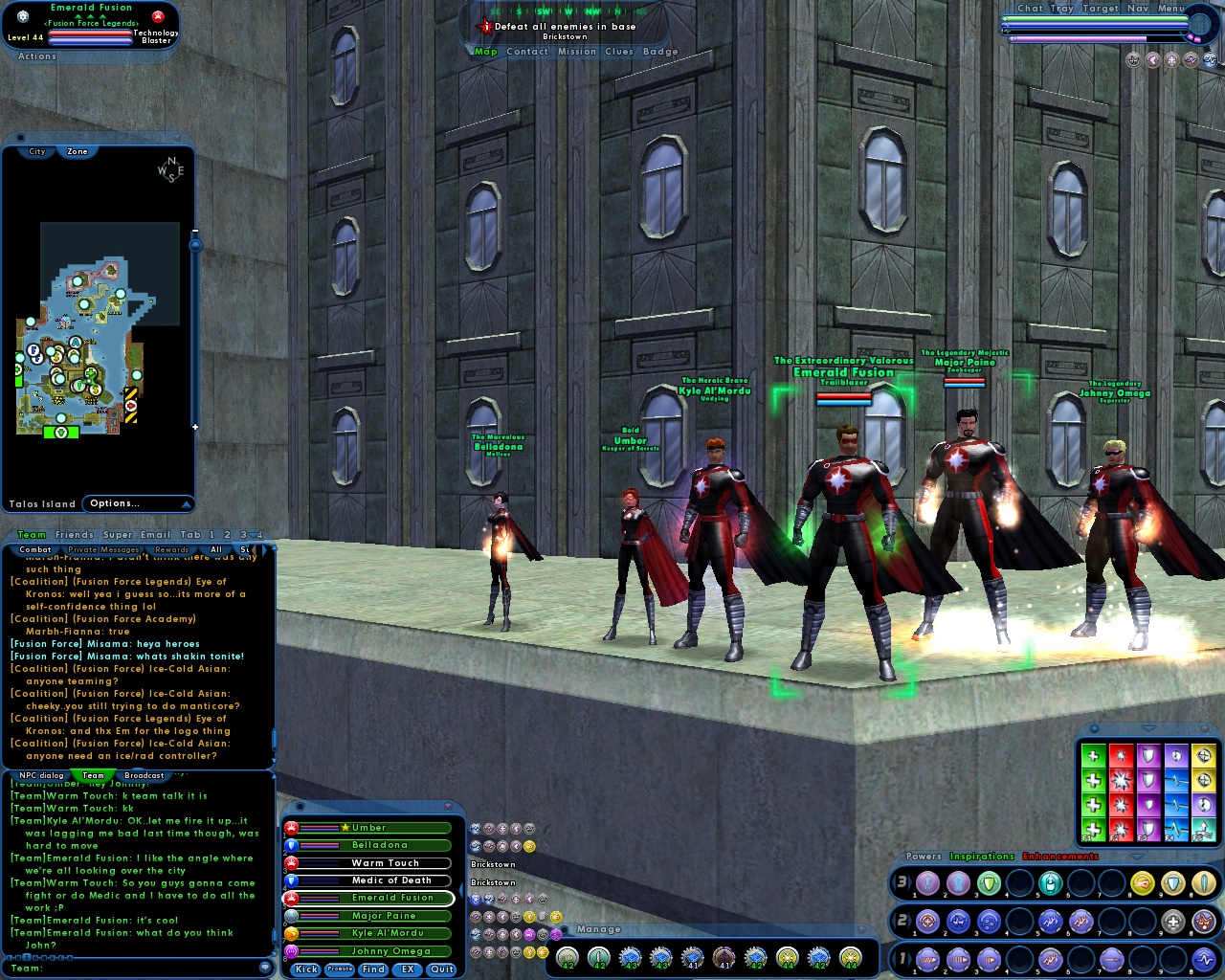This screenshot has height=980, width=1225.
Task: Activate the first sniper power in tray 1
Action: point(926,960)
